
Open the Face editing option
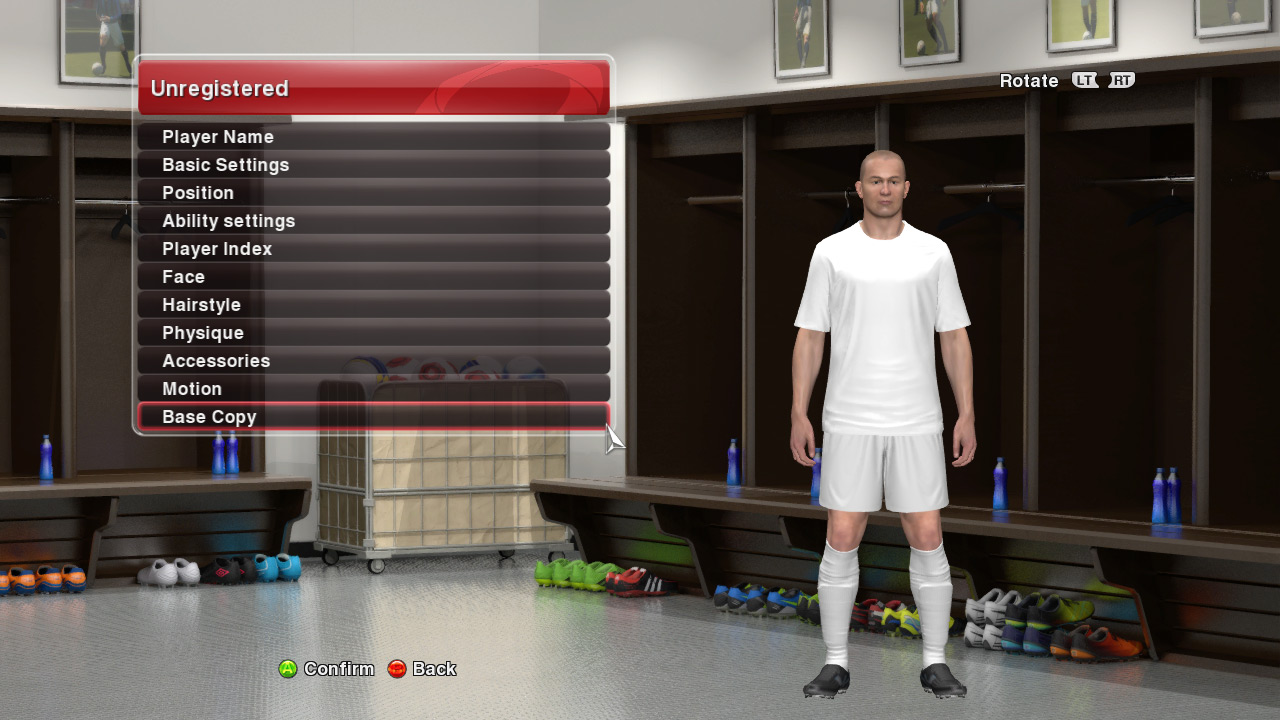(x=373, y=277)
